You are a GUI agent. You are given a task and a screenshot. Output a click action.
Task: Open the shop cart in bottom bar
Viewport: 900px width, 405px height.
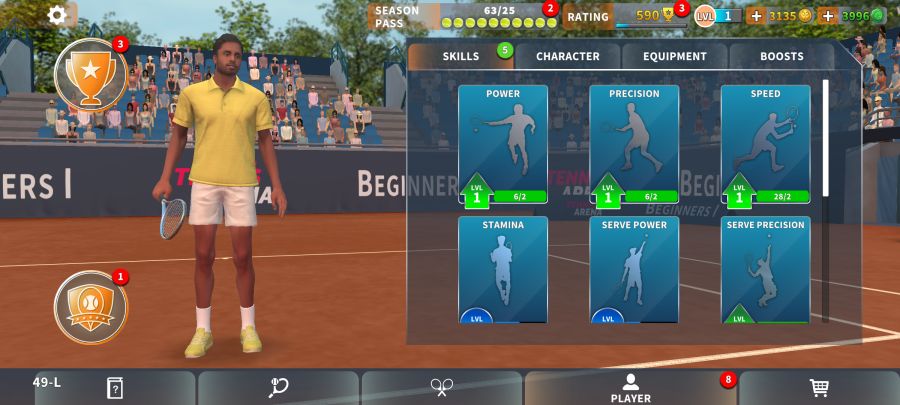[x=819, y=388]
